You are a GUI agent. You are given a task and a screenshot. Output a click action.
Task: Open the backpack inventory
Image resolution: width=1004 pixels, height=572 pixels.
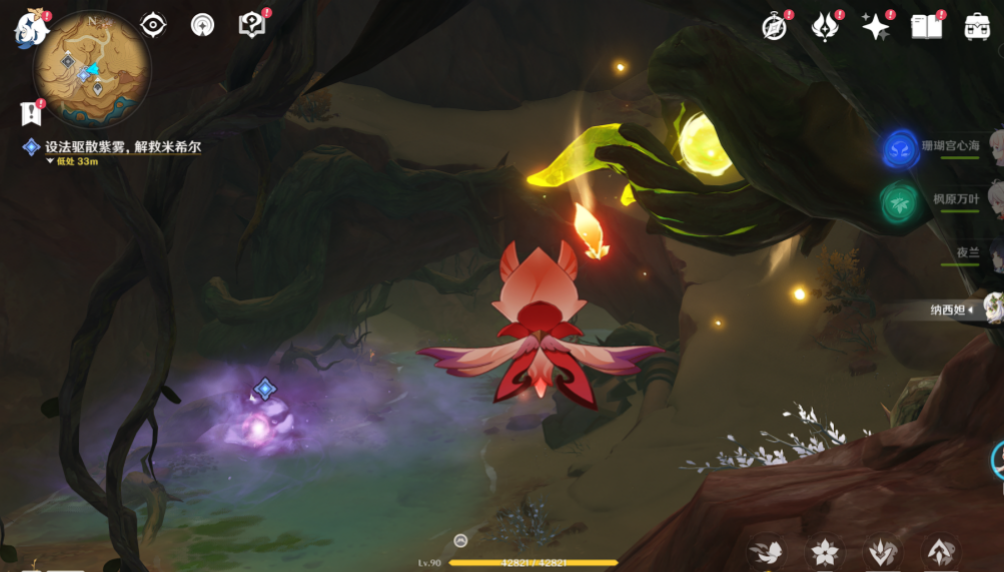977,27
